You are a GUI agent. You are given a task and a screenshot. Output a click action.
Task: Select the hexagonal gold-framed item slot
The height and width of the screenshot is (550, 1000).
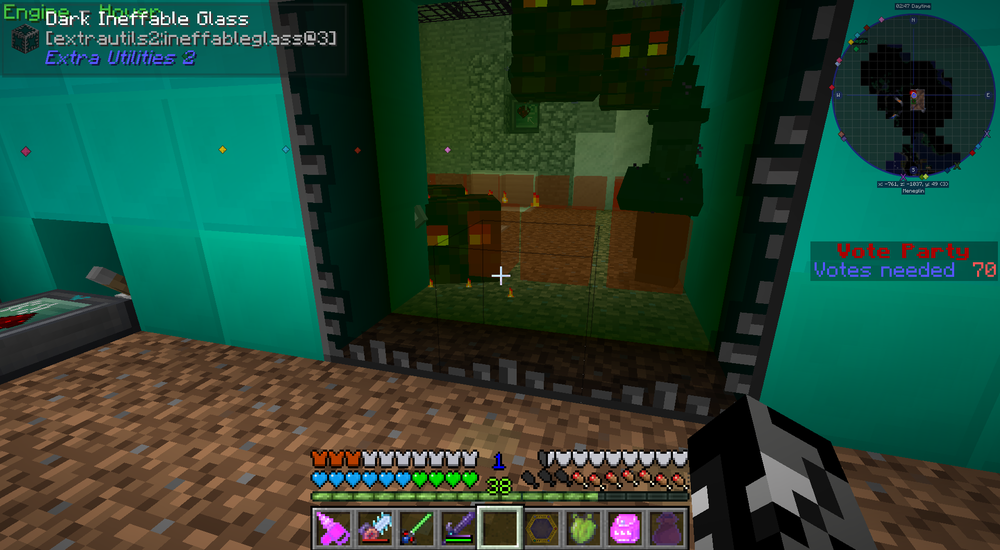click(540, 526)
